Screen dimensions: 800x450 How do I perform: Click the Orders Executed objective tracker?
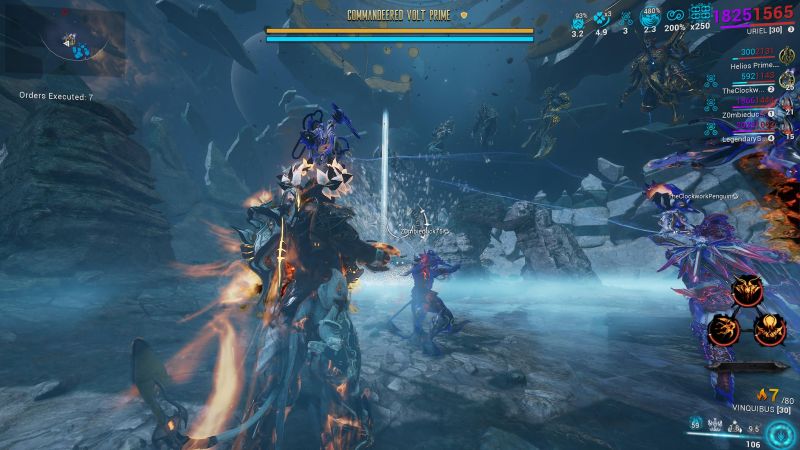click(56, 97)
